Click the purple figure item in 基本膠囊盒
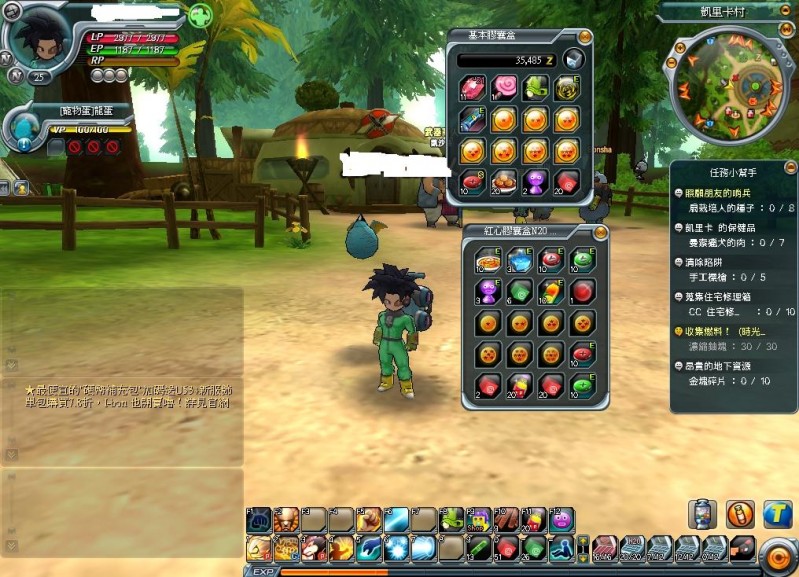 coord(535,181)
